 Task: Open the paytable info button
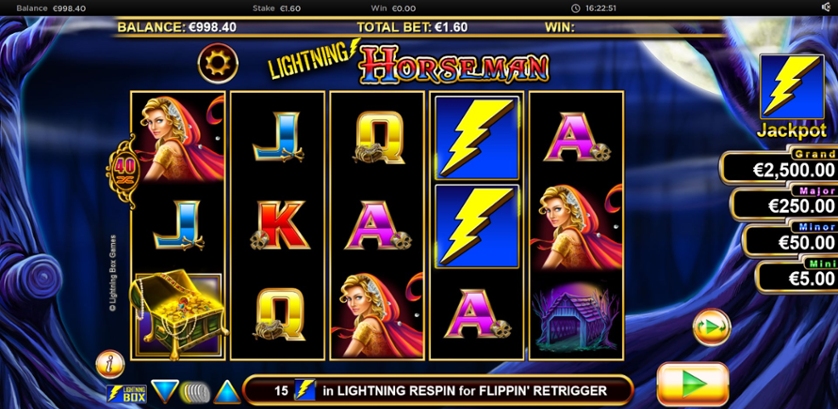tap(109, 363)
